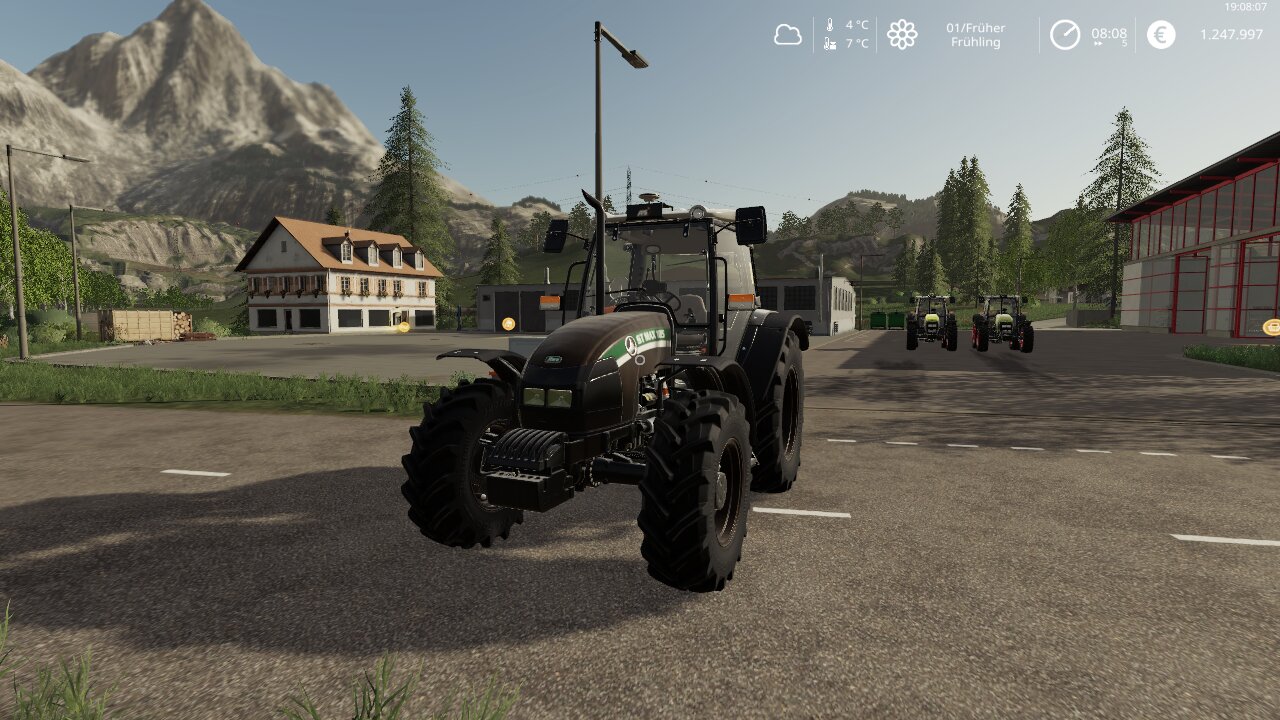Click the cloud weather forecast icon
Screen dimensions: 1280x720
[788, 35]
